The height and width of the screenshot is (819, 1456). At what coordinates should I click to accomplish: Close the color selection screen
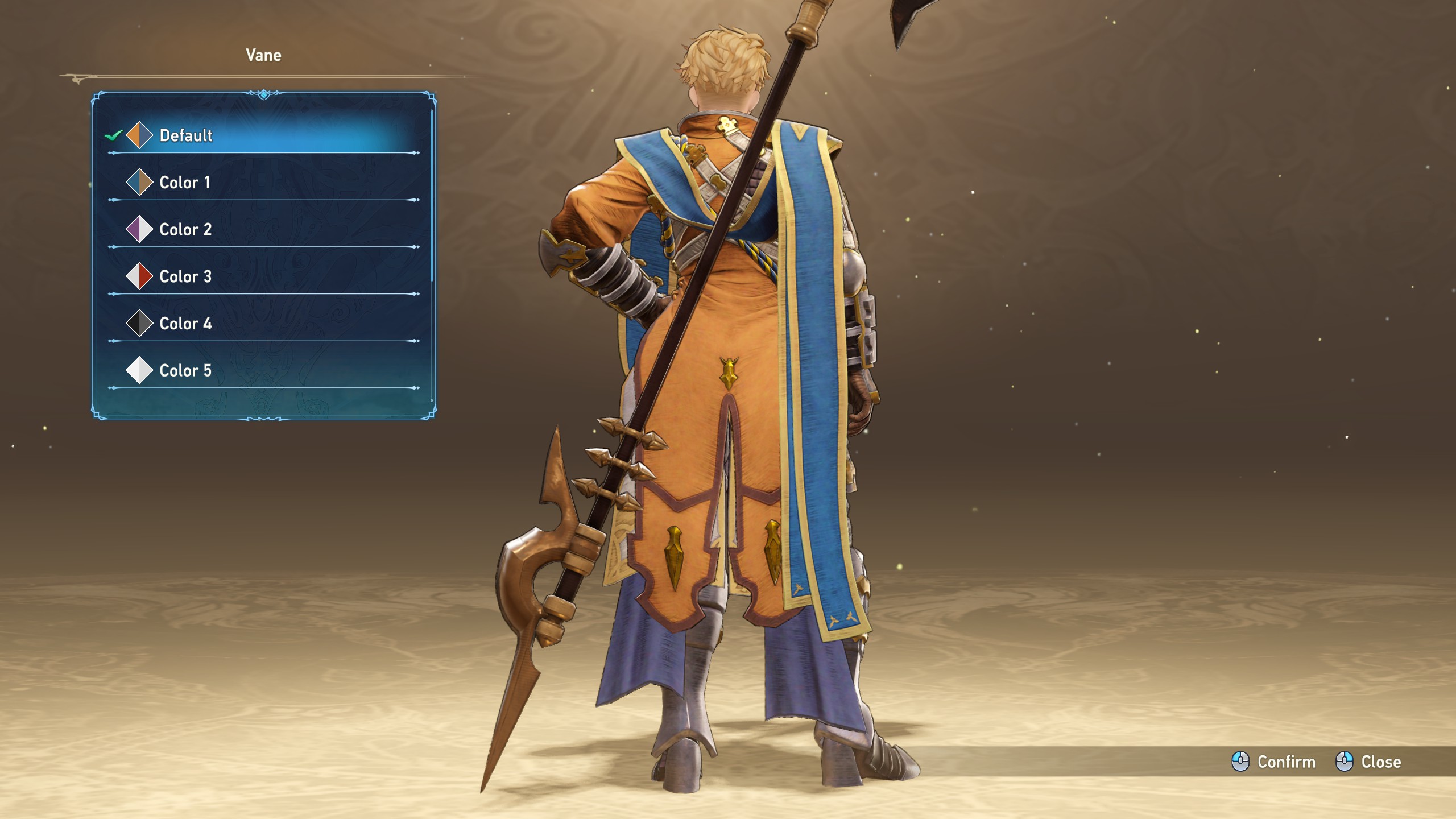1368,762
